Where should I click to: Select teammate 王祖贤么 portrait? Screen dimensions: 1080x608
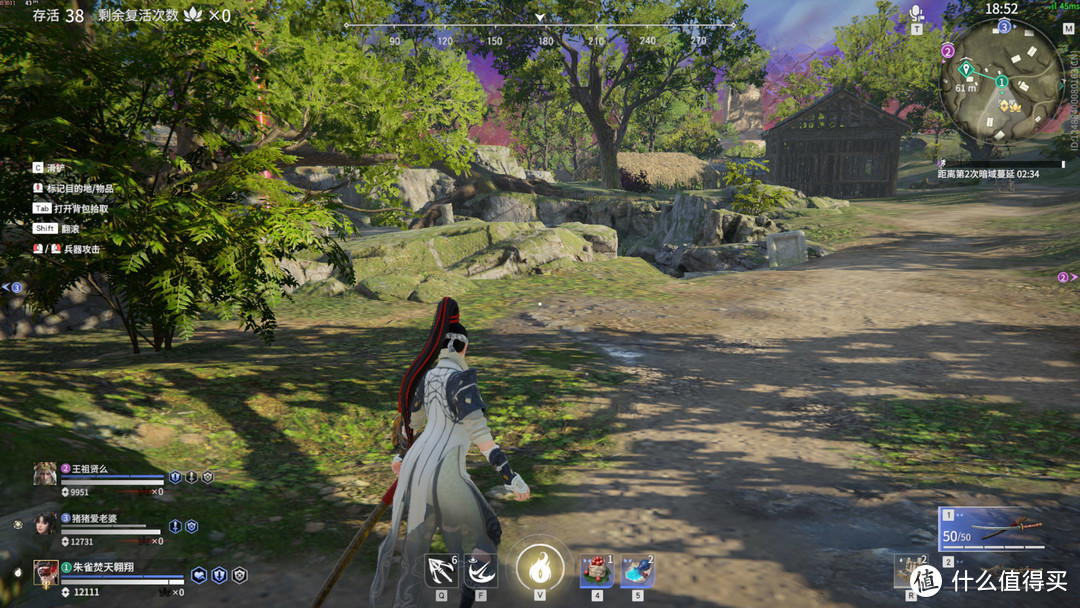tap(45, 474)
